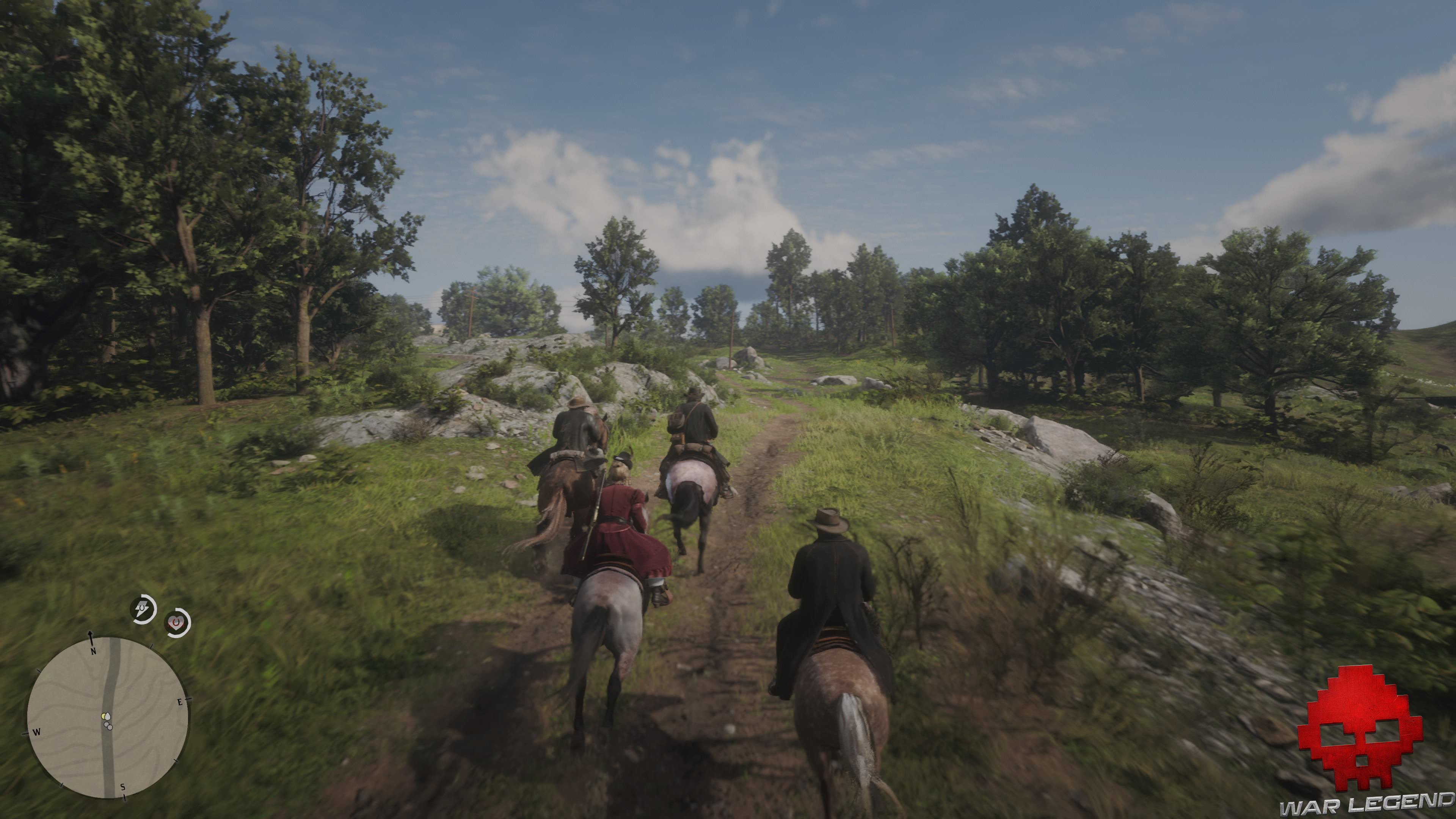This screenshot has height=819, width=1456.
Task: Click the W marker on the minimap rim
Action: [37, 733]
